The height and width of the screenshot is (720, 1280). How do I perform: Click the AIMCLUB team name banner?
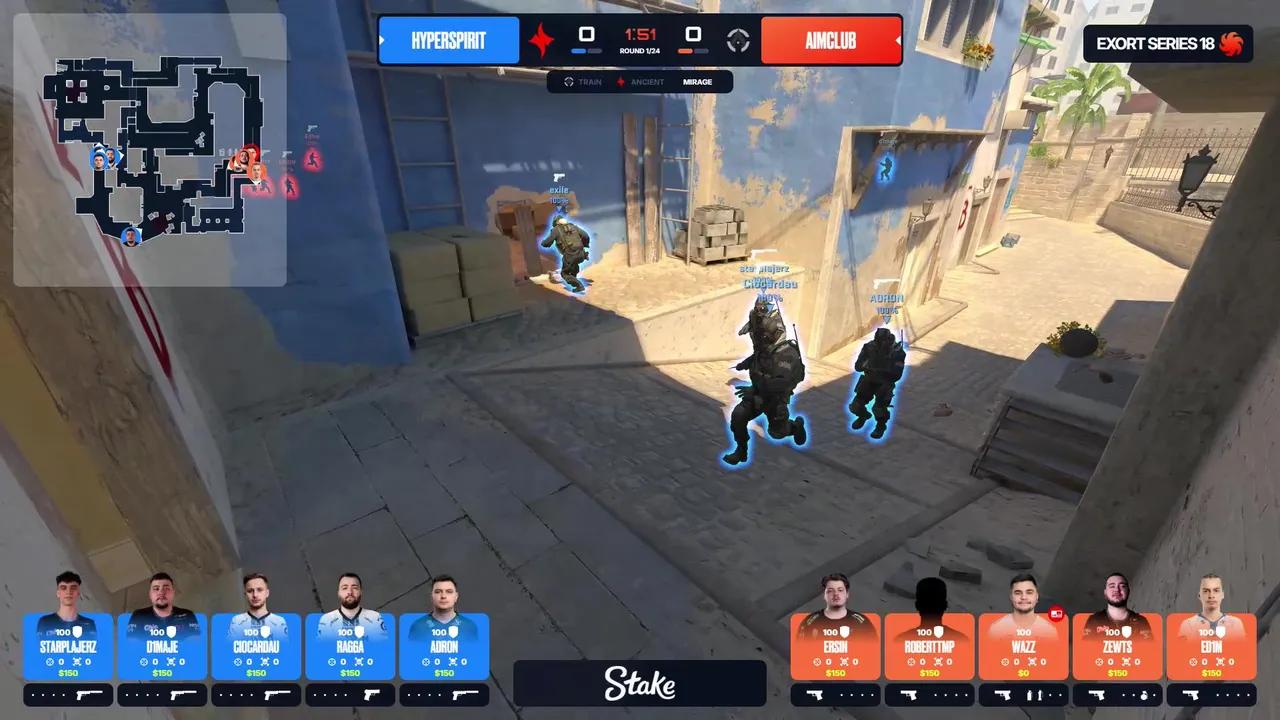832,40
